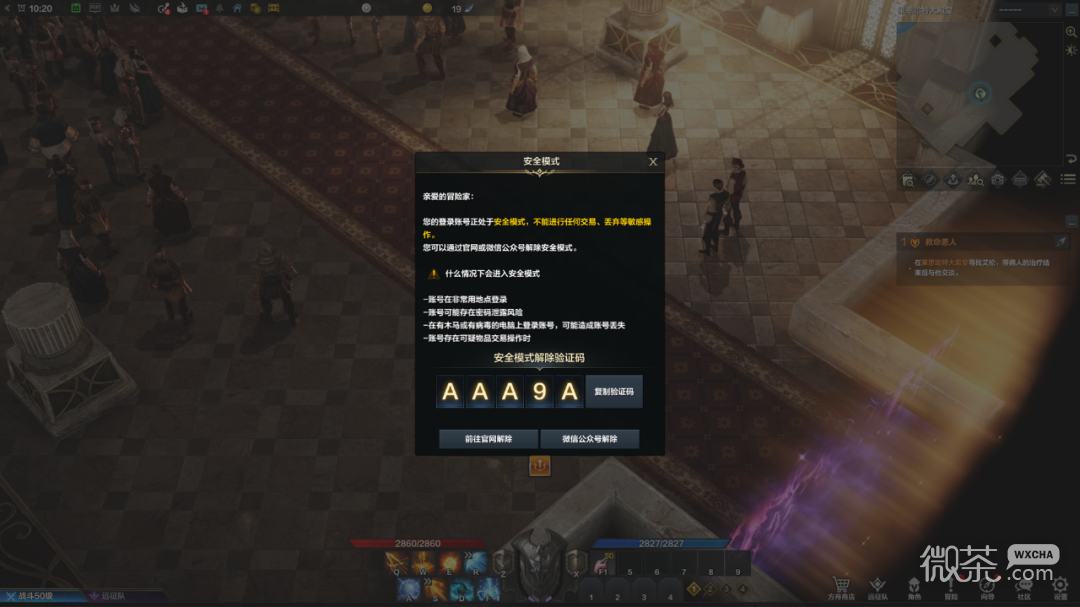This screenshot has height=607, width=1080.
Task: Open the 角色 character menu
Action: [914, 588]
